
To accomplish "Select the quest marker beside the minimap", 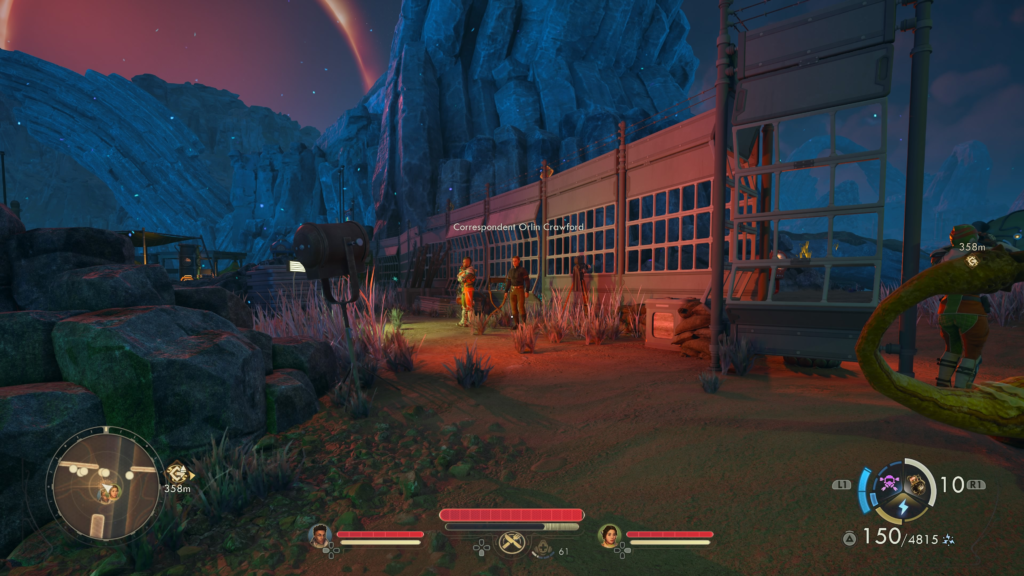I will pyautogui.click(x=178, y=472).
